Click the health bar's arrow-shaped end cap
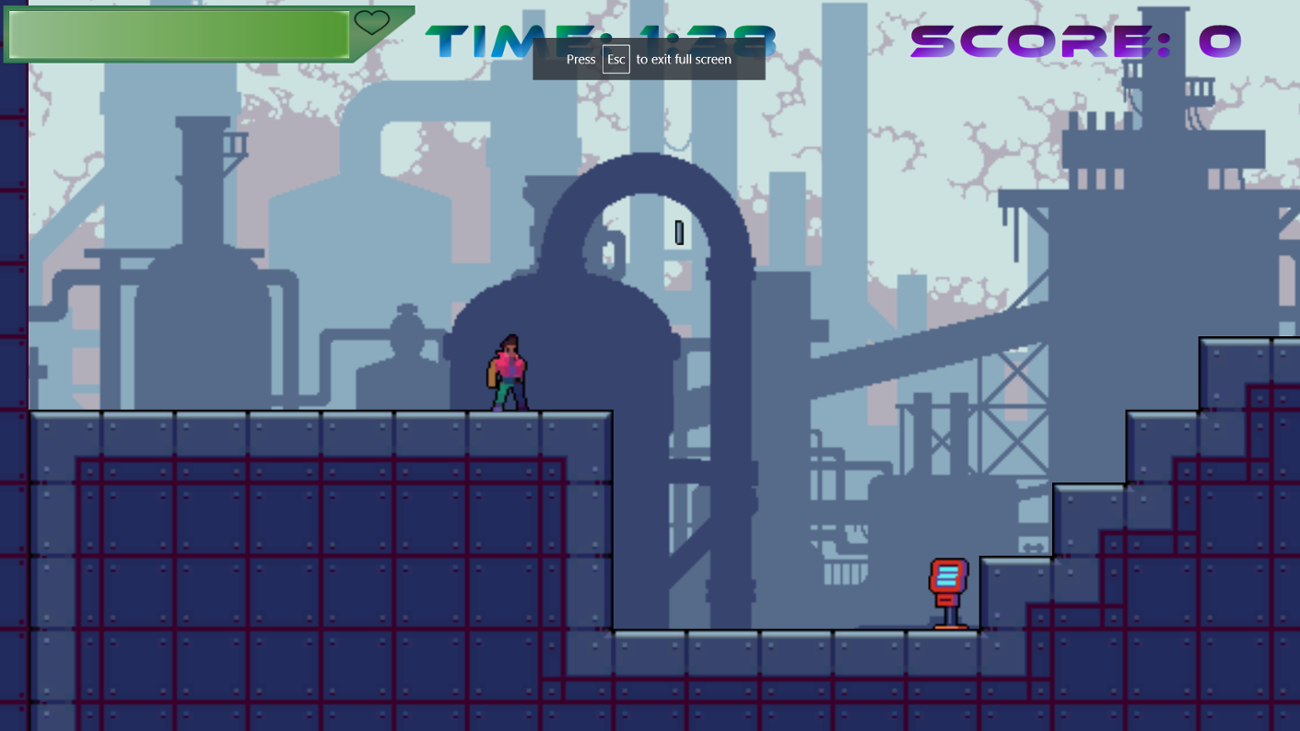The height and width of the screenshot is (731, 1300). 400,27
